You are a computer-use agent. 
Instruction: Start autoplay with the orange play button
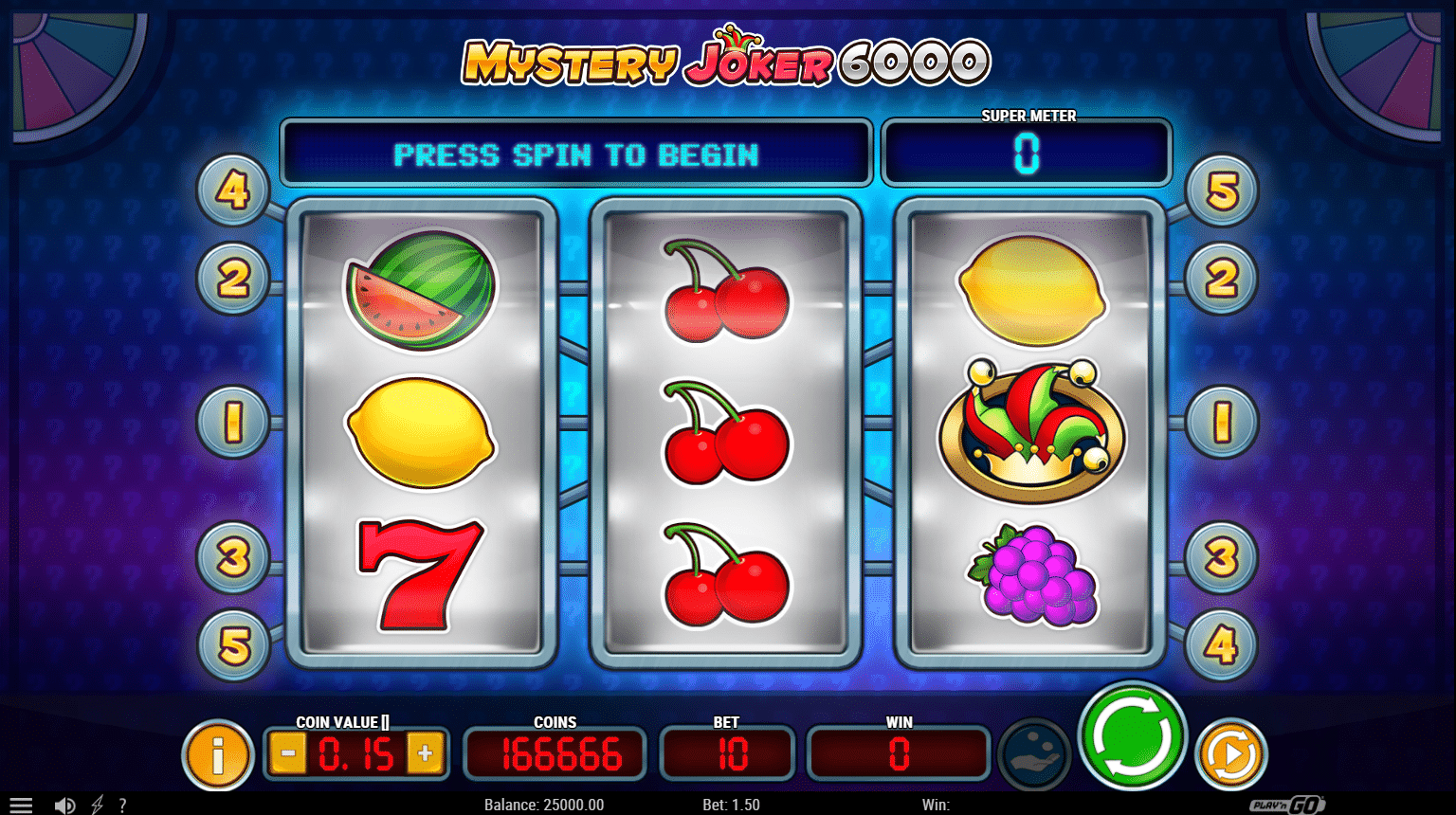tap(1230, 754)
